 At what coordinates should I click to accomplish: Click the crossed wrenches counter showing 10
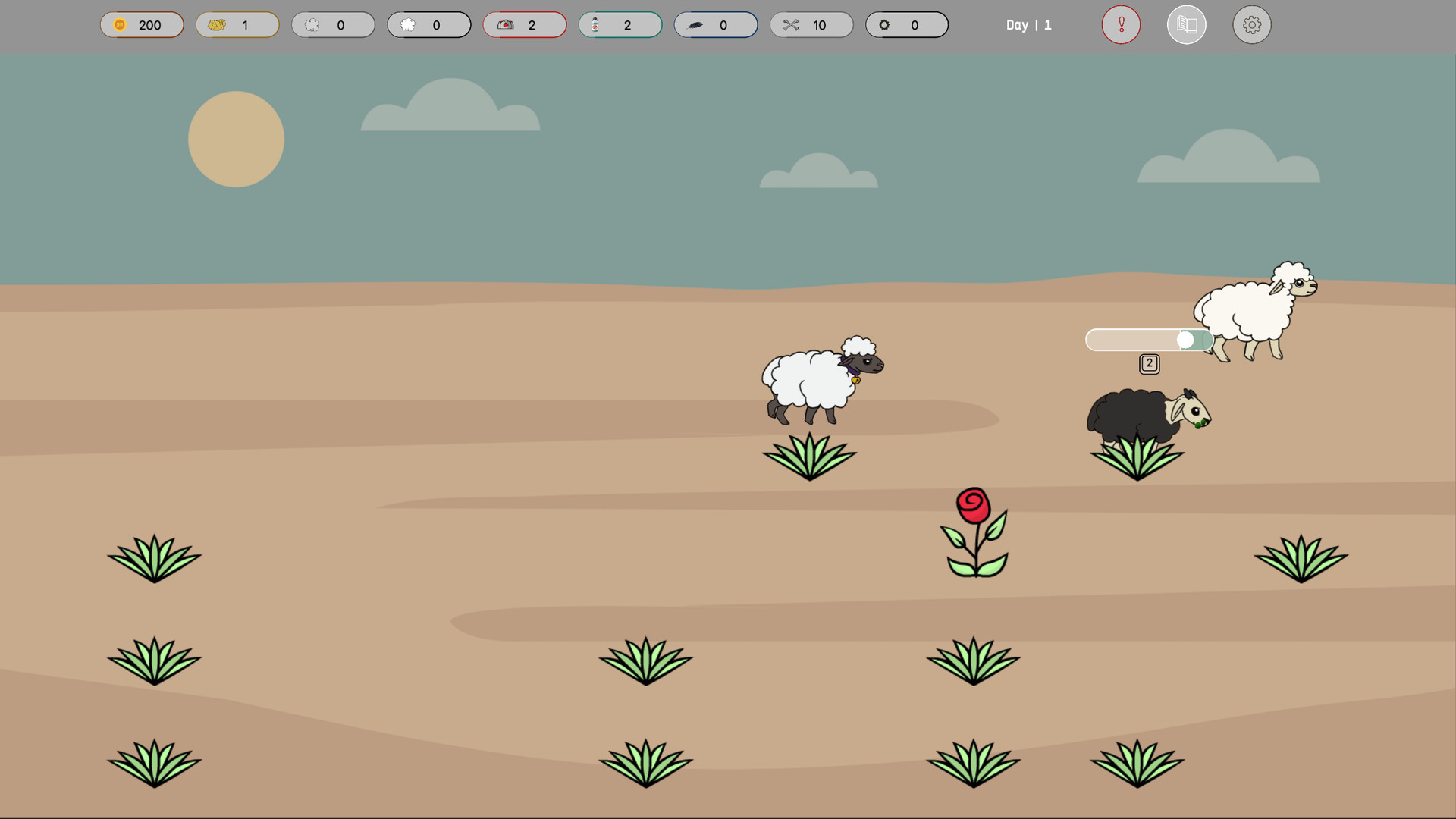(811, 24)
